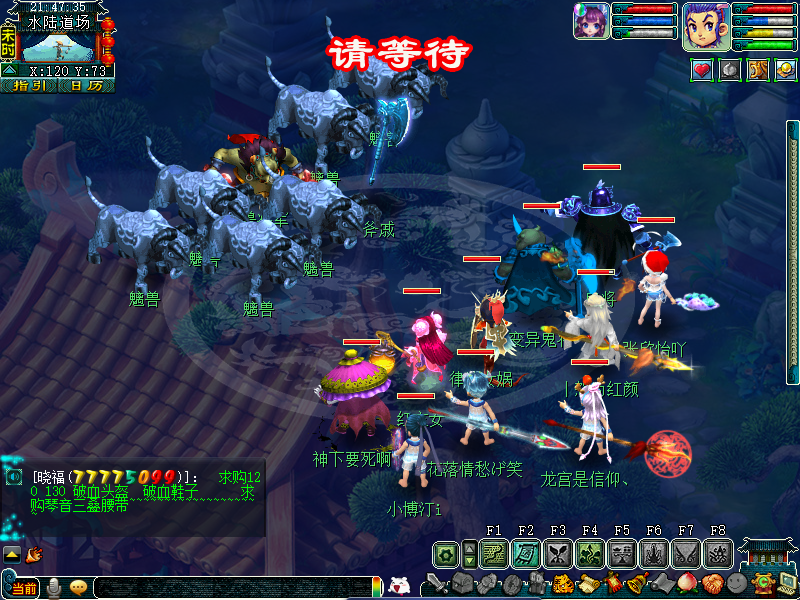Click the golden roaring beast buff icon
Screen dimensions: 800x600
point(758,70)
